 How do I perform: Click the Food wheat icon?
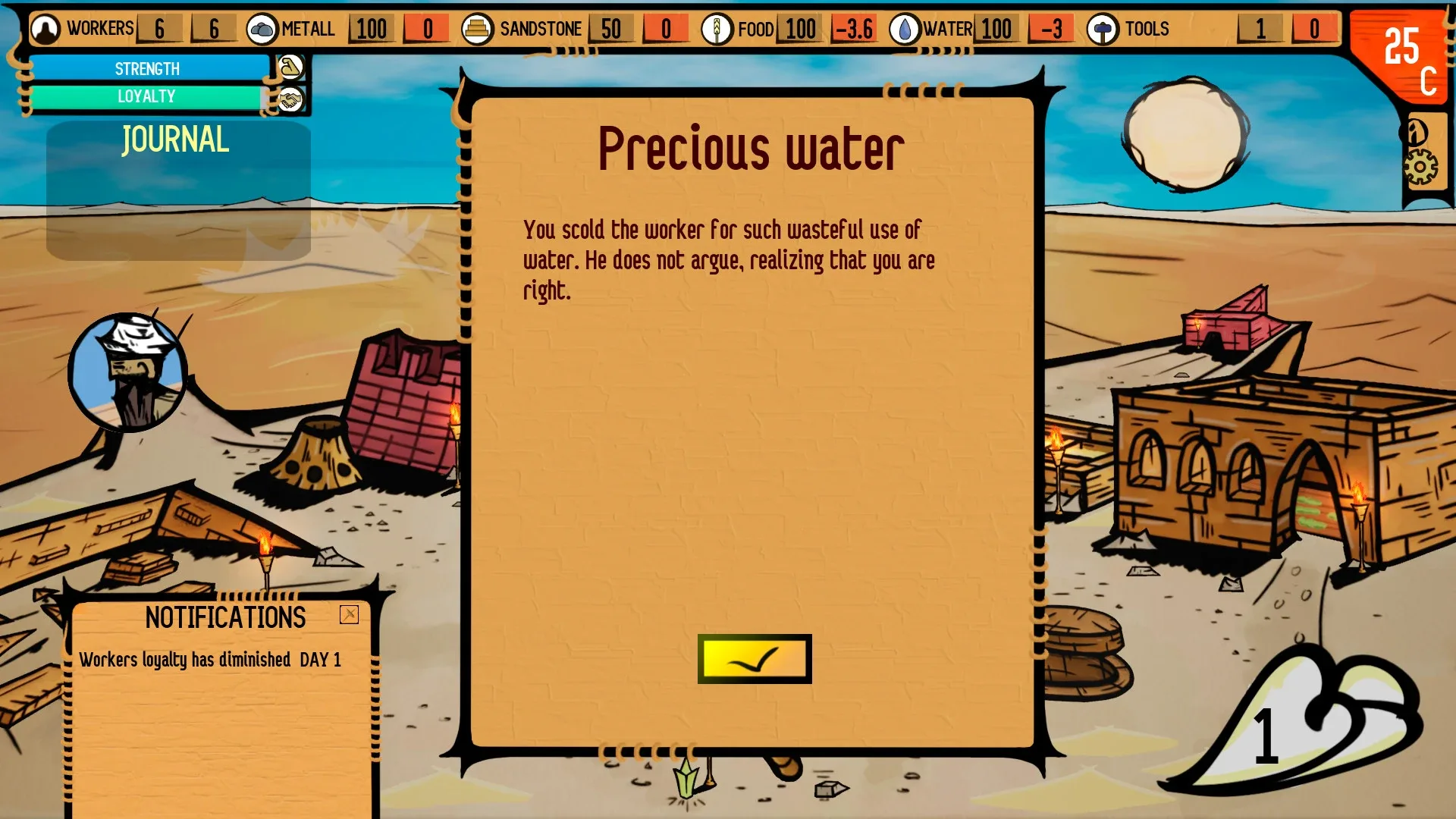[718, 28]
